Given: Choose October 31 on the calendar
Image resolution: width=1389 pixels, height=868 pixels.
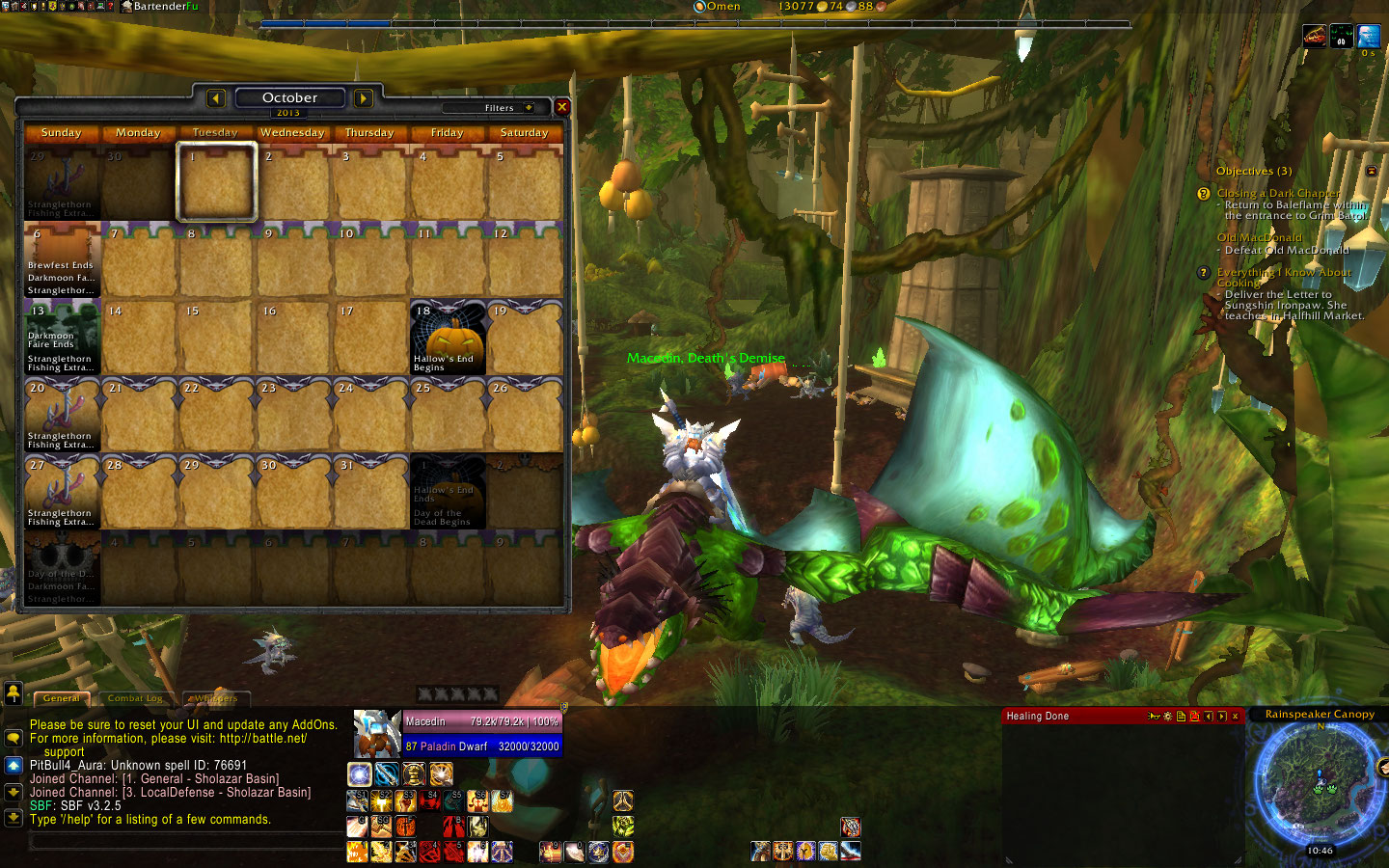Looking at the screenshot, I should point(370,493).
